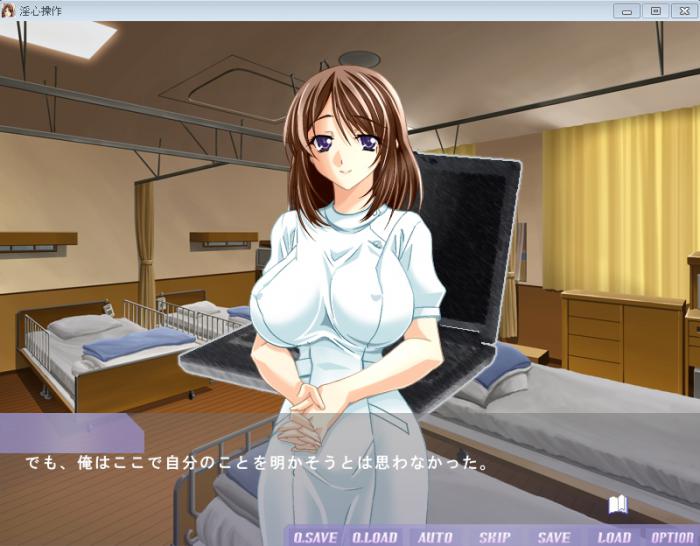The width and height of the screenshot is (700, 546).
Task: Click the open book icon
Action: pyautogui.click(x=618, y=505)
